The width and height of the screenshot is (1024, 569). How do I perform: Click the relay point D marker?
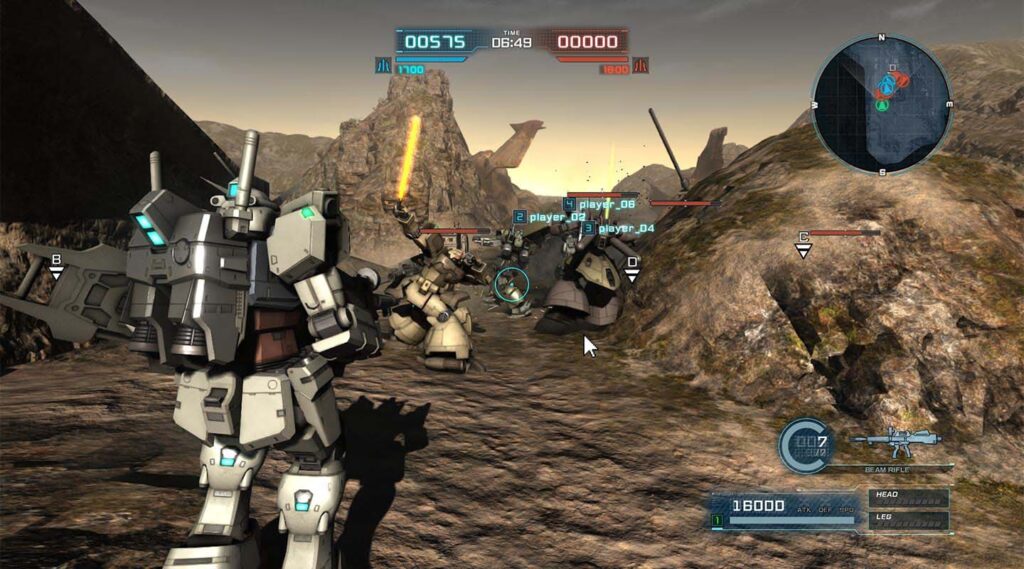pyautogui.click(x=632, y=268)
